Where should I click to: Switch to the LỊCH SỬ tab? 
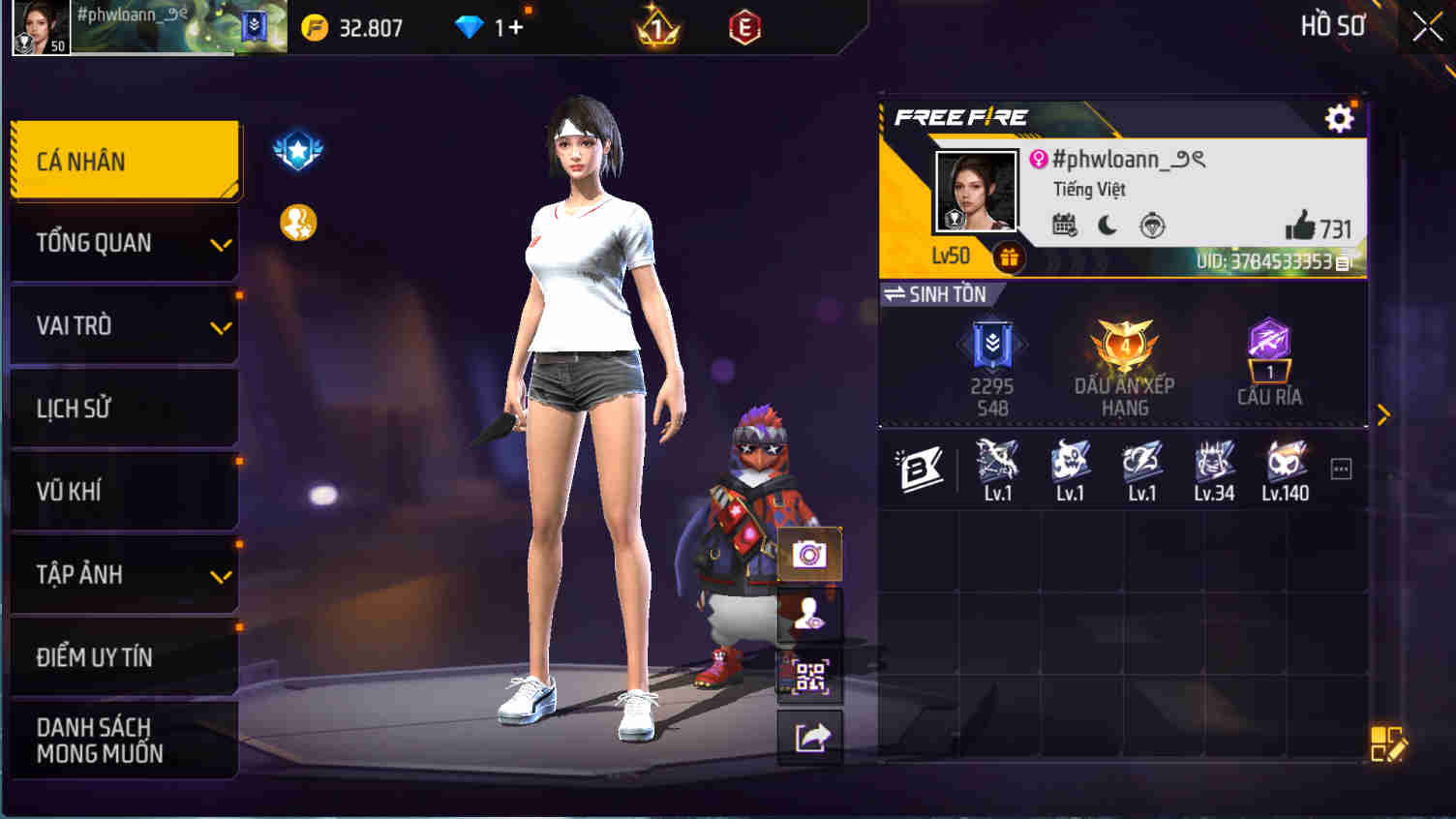point(124,408)
